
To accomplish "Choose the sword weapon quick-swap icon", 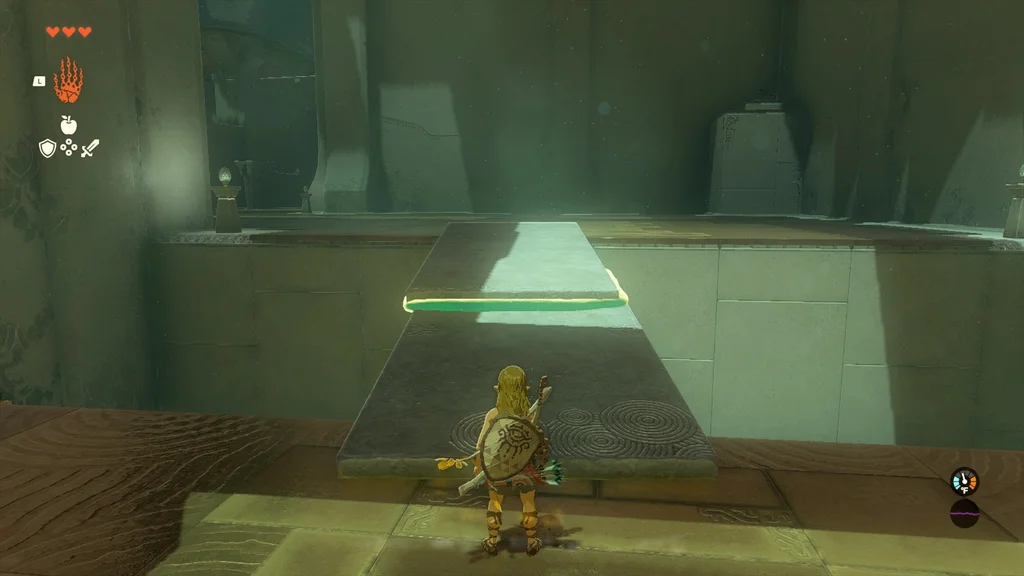I will (x=90, y=148).
